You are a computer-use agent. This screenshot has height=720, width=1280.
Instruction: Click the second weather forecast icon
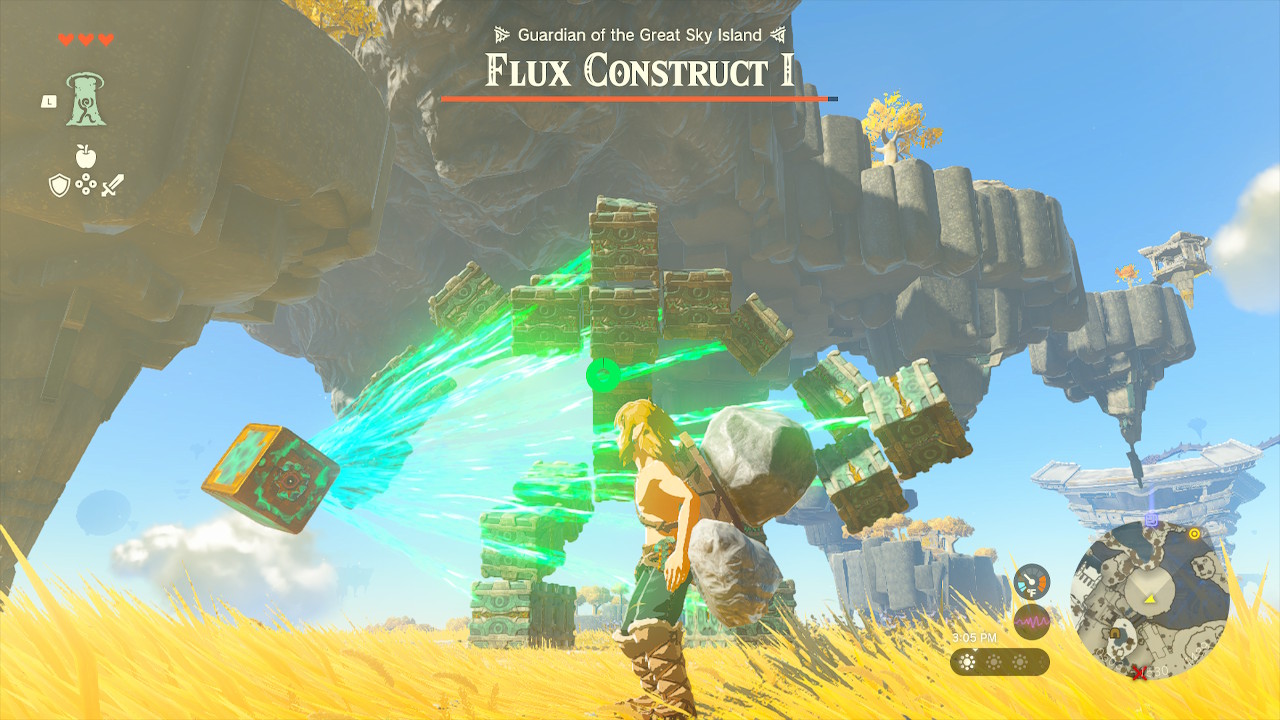click(992, 661)
